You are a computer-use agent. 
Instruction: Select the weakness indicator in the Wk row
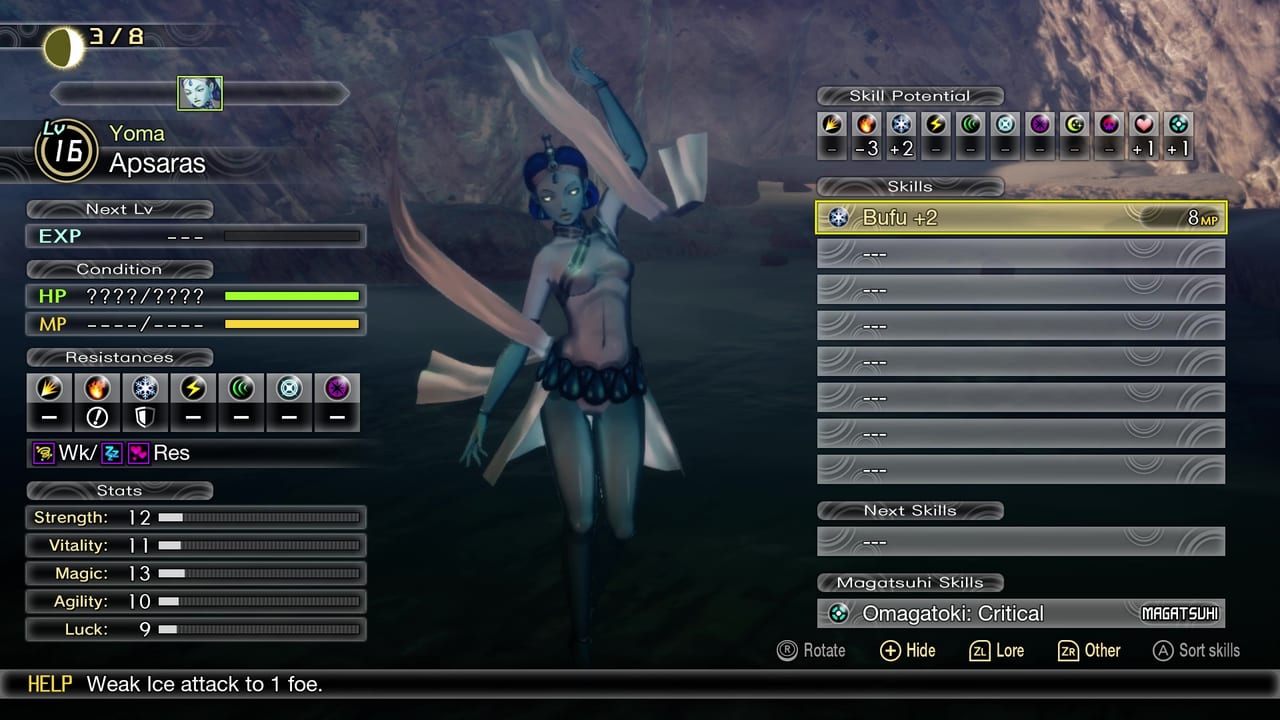(43, 453)
